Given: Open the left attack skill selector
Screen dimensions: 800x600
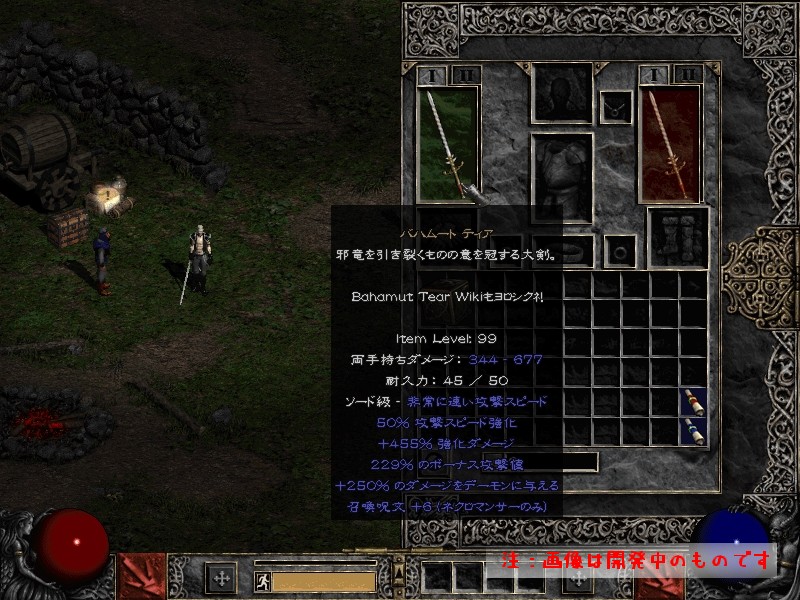Looking at the screenshot, I should click(x=143, y=577).
